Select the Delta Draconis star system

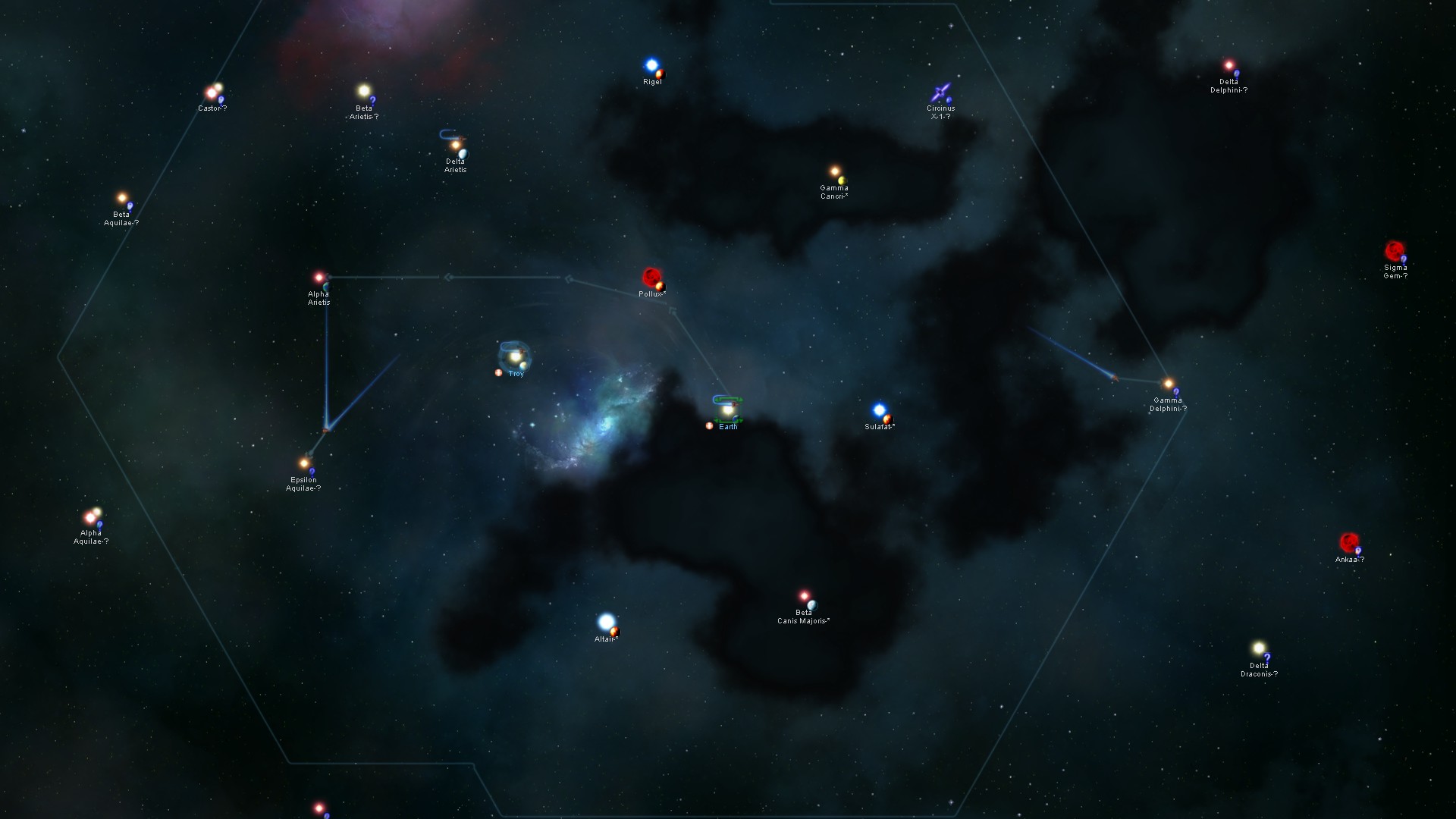coord(1259,648)
